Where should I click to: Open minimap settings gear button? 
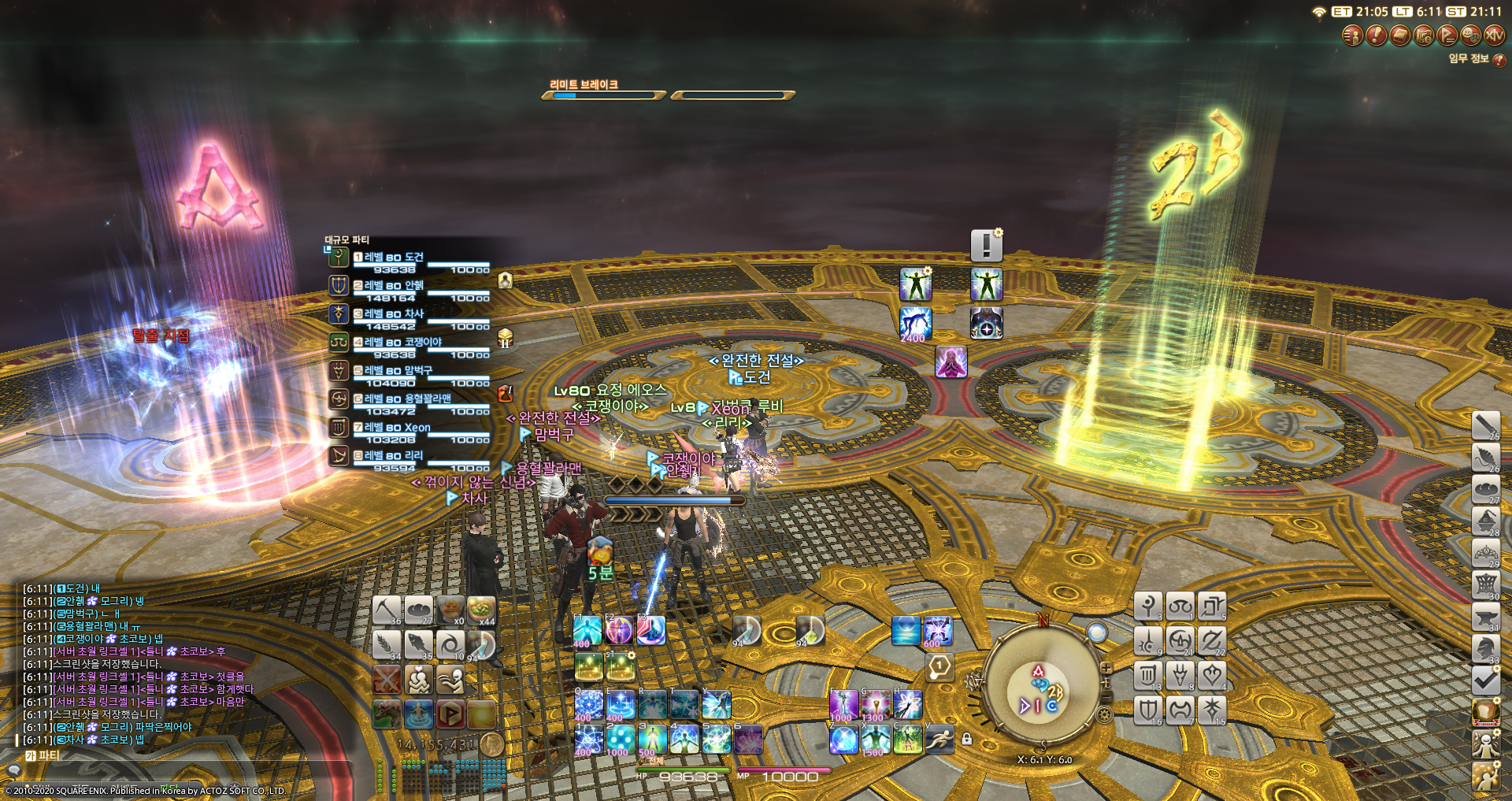tap(1104, 715)
